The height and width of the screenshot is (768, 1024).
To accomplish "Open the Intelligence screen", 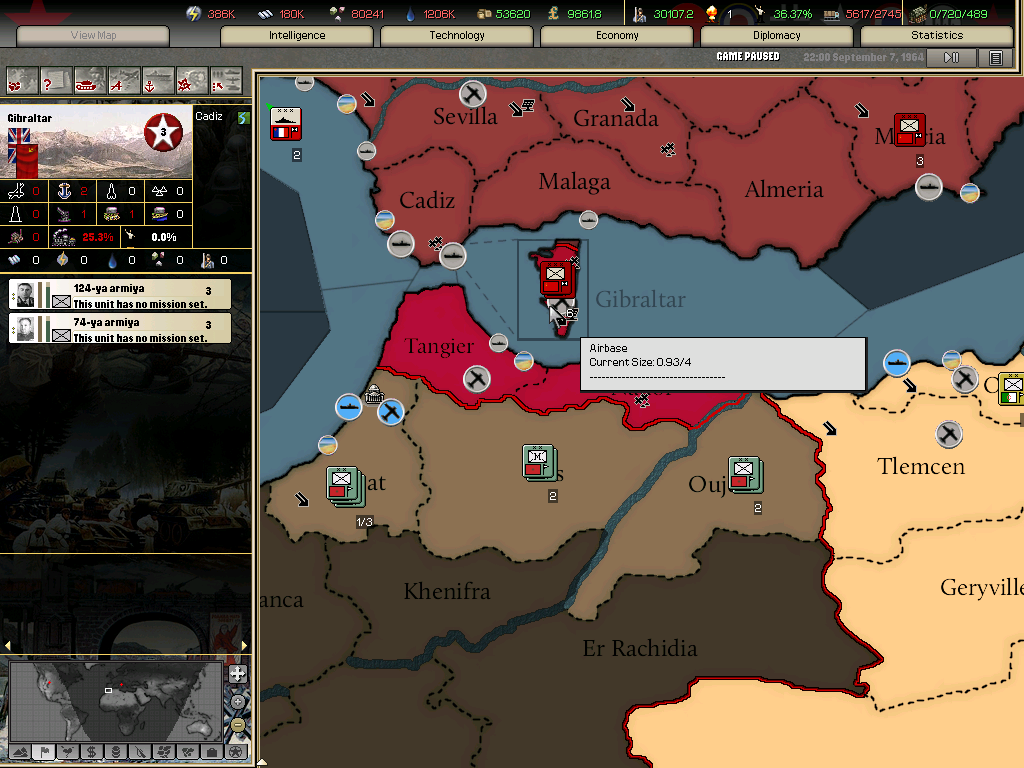I will coord(297,36).
